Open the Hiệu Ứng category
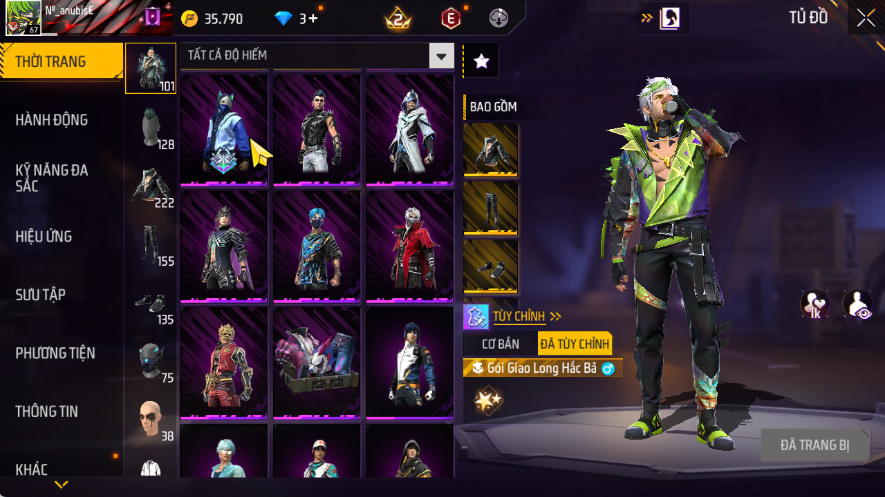The width and height of the screenshot is (885, 497). click(44, 237)
